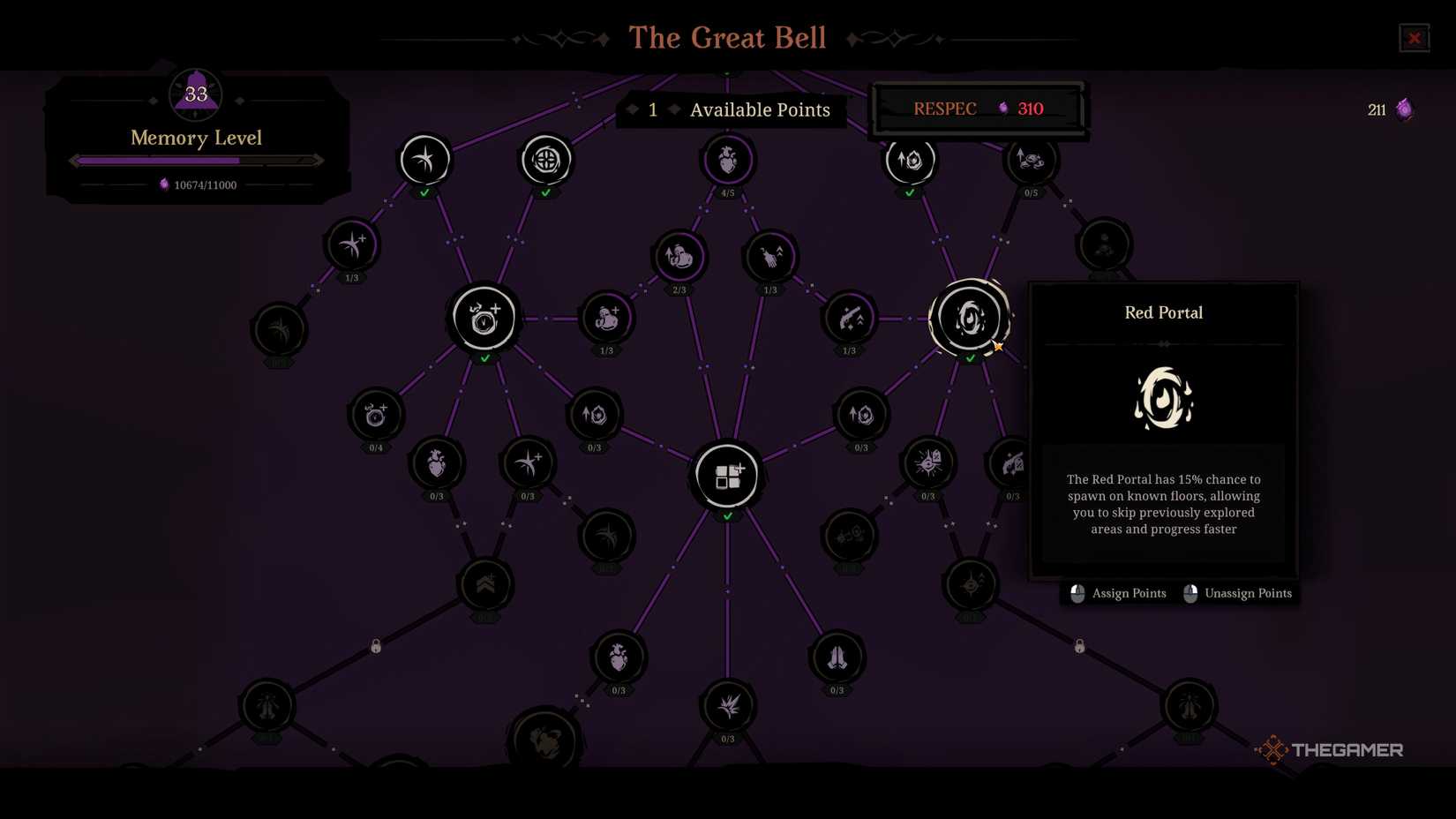
Task: Select the unlocked star skill node
Action: click(424, 159)
